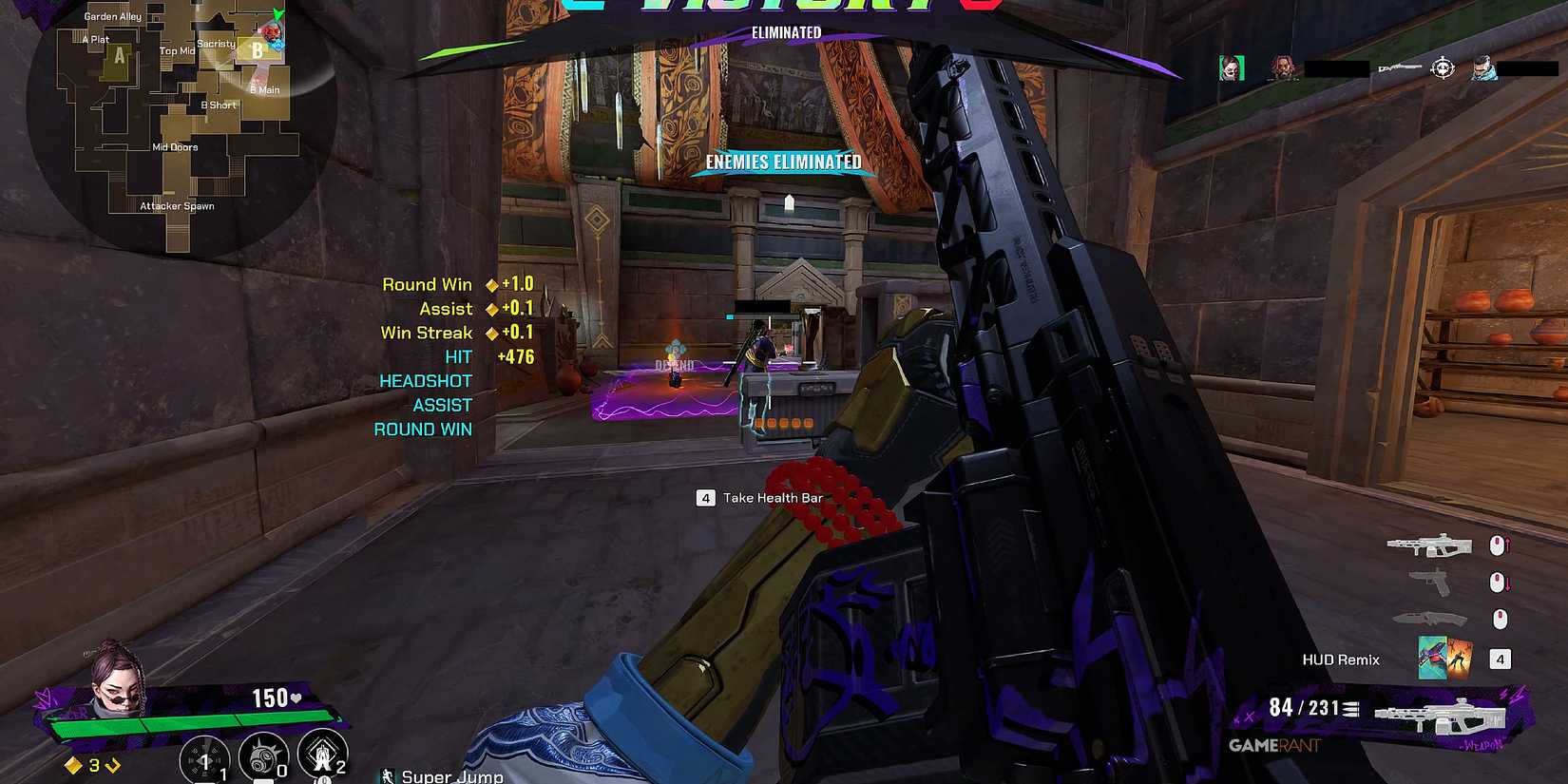Click the B site marker on the minimap
This screenshot has height=784, width=1568.
click(258, 48)
